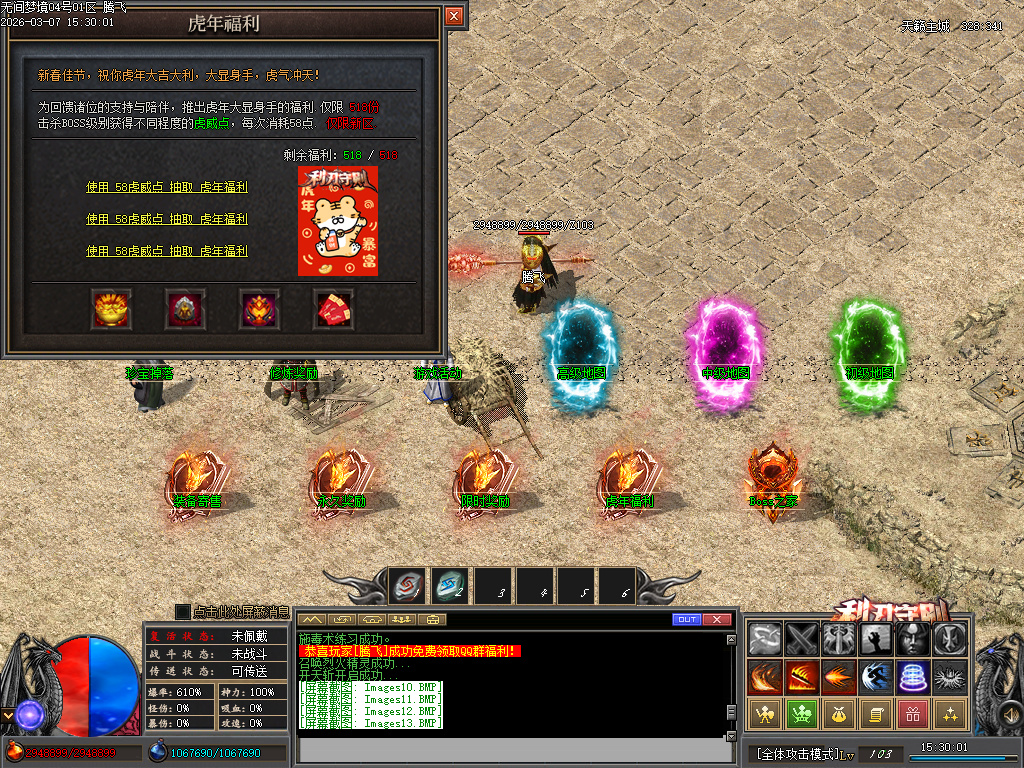This screenshot has height=768, width=1024.
Task: Open the bag with the money pouch button
Action: click(839, 714)
